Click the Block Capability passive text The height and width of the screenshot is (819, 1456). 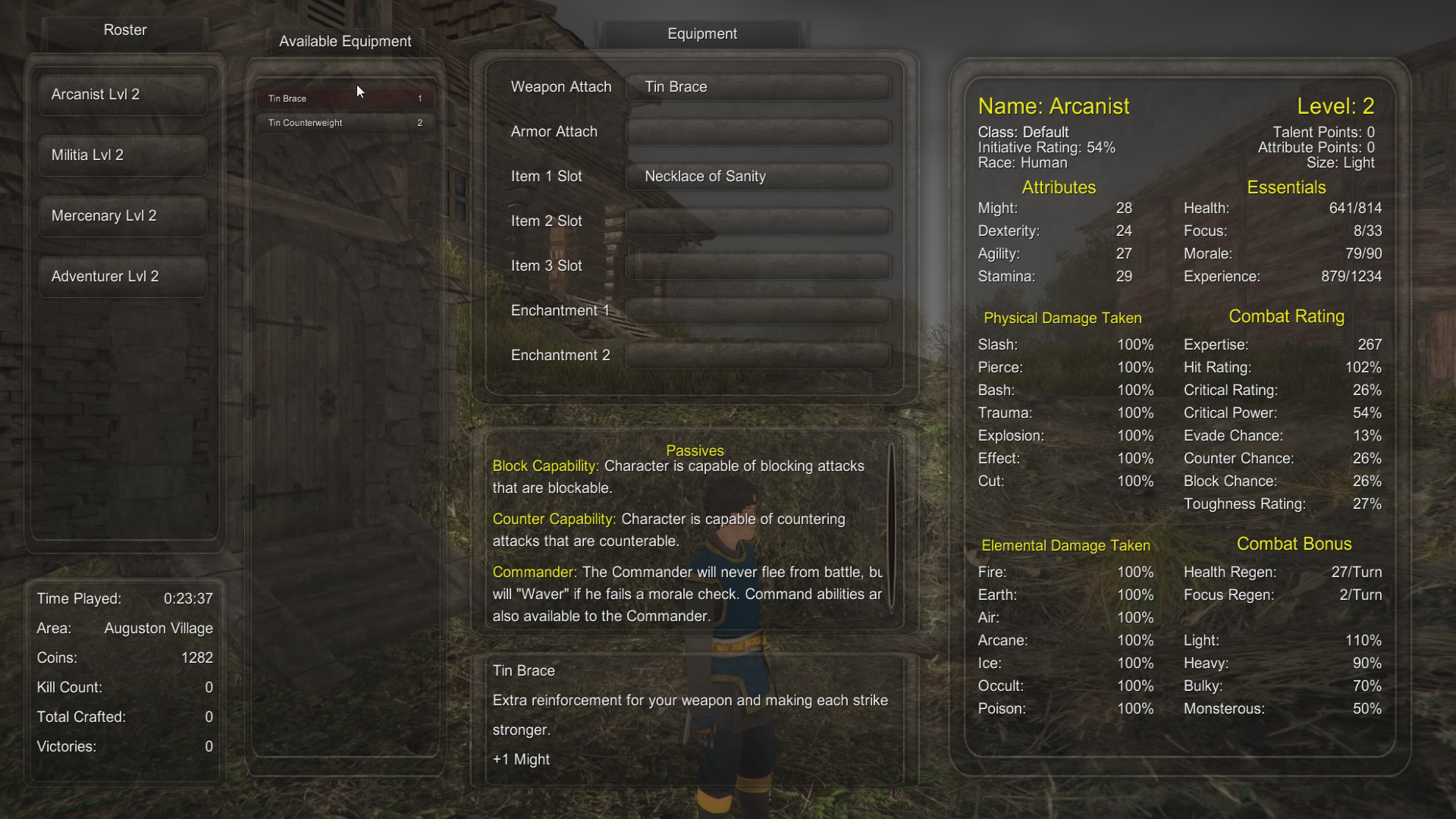pyautogui.click(x=544, y=466)
